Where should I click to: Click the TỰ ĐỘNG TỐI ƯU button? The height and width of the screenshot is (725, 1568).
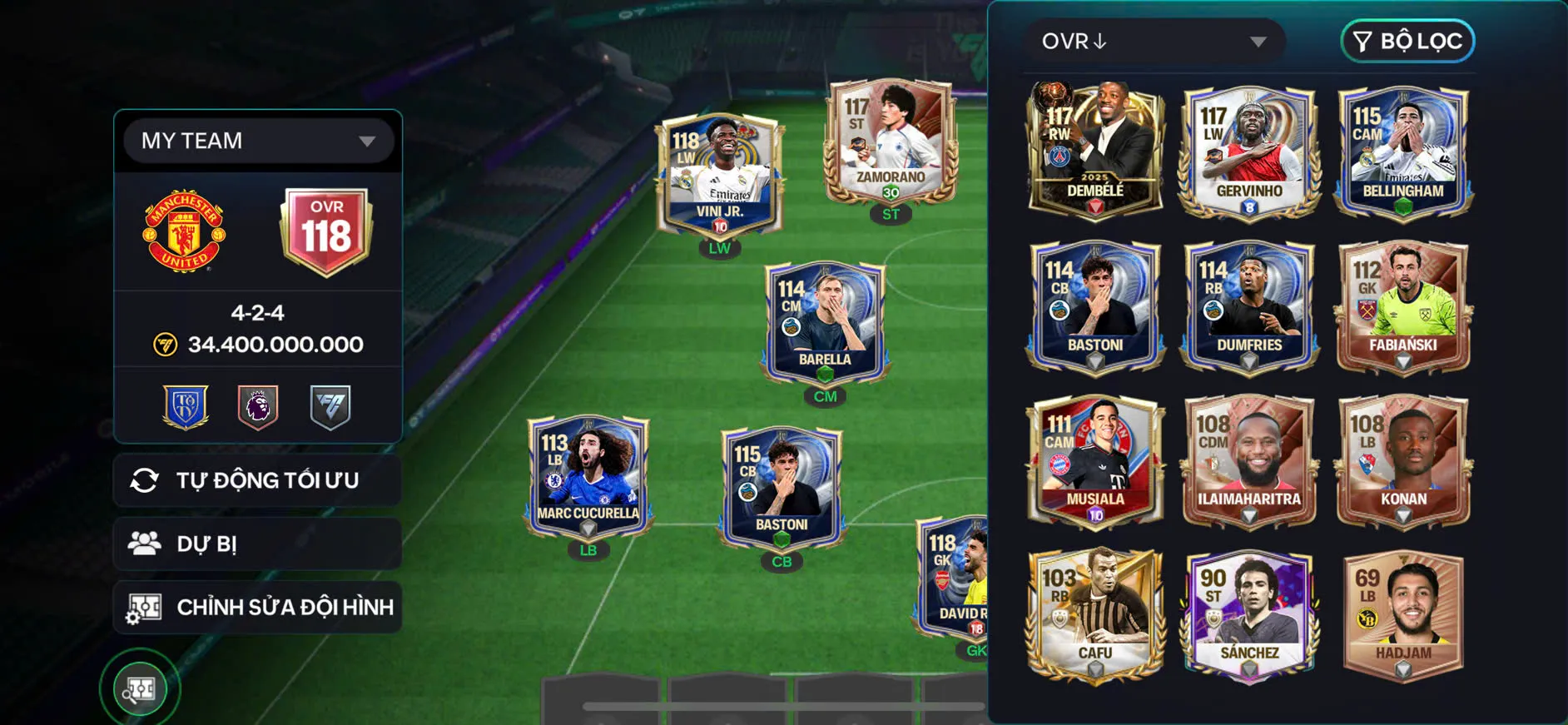tap(258, 480)
